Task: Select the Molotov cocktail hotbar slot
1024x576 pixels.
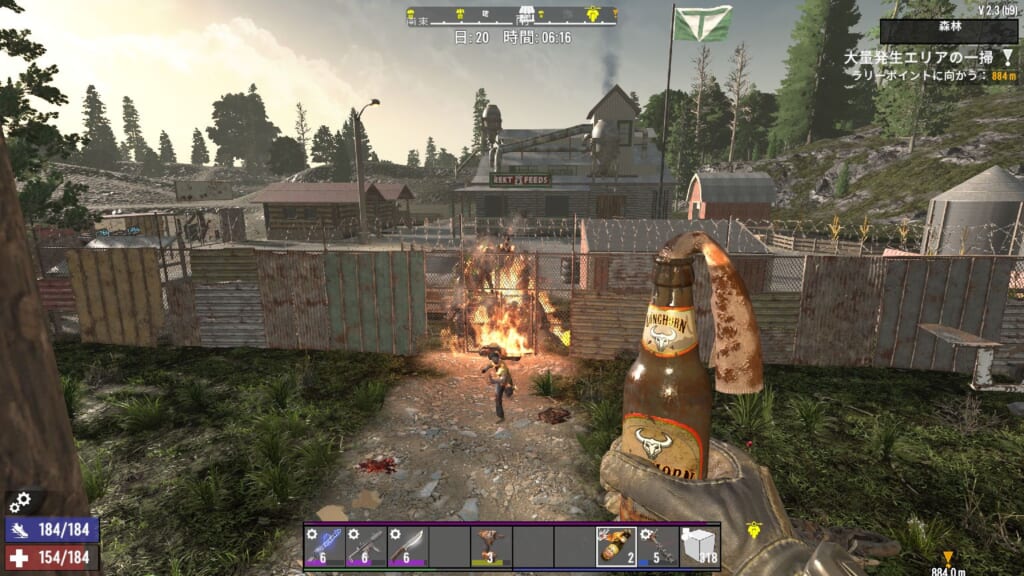Action: [x=616, y=546]
